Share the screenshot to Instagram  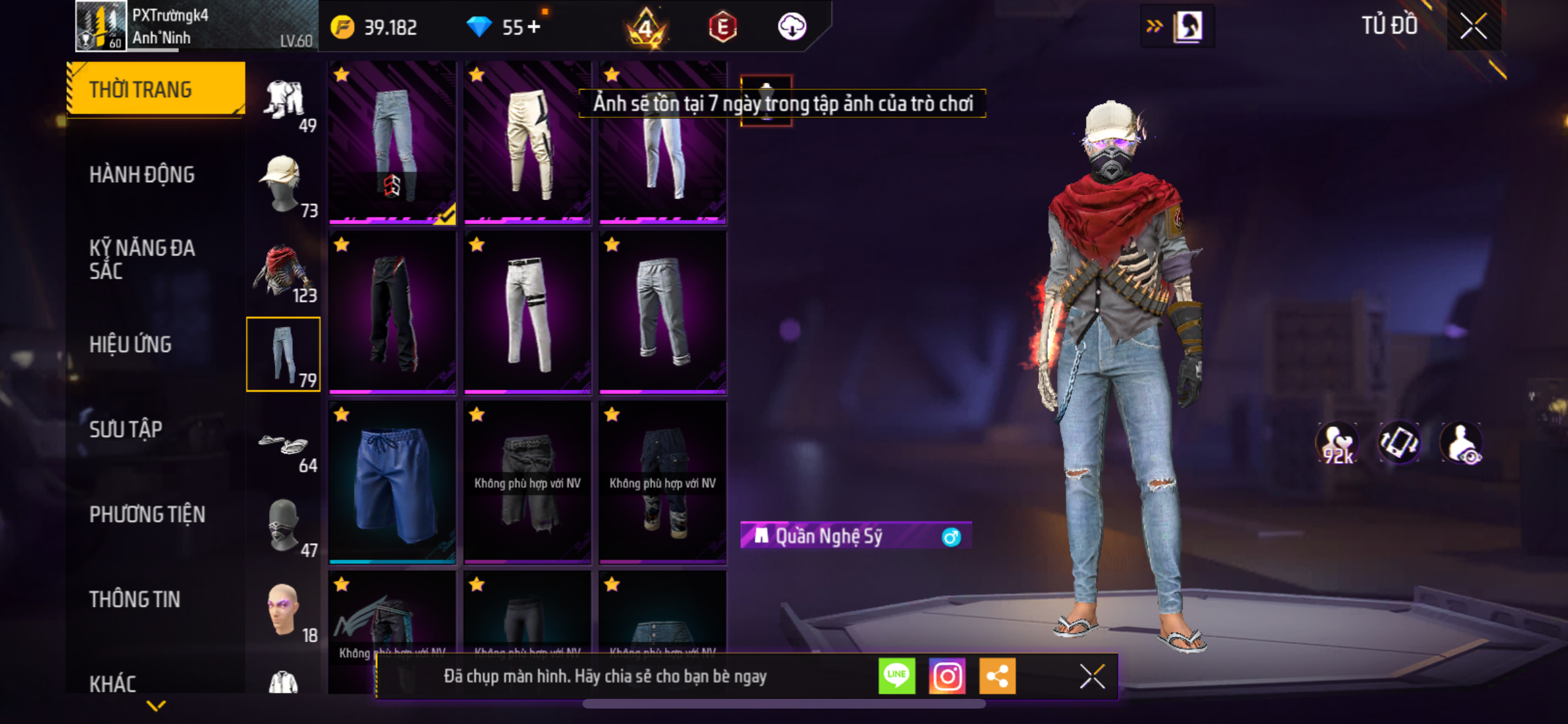coord(947,676)
